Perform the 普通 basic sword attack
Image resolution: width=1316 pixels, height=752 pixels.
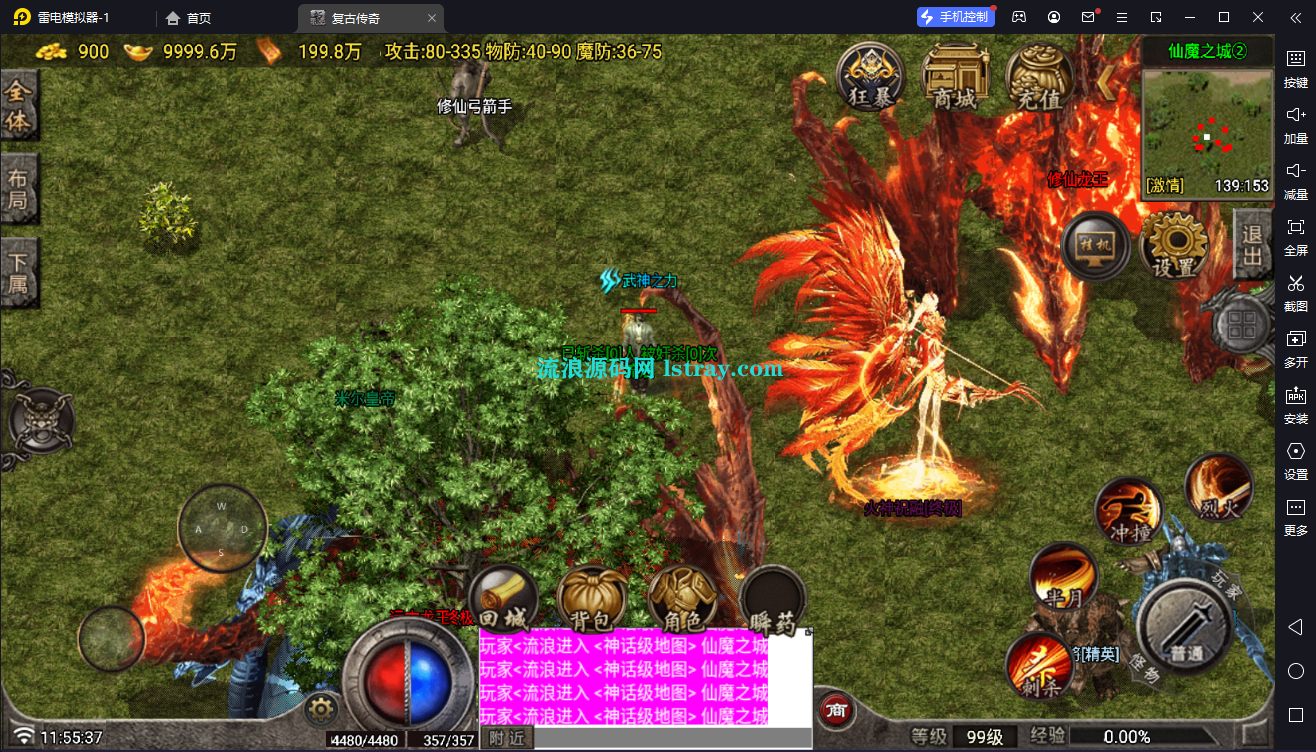(1187, 630)
